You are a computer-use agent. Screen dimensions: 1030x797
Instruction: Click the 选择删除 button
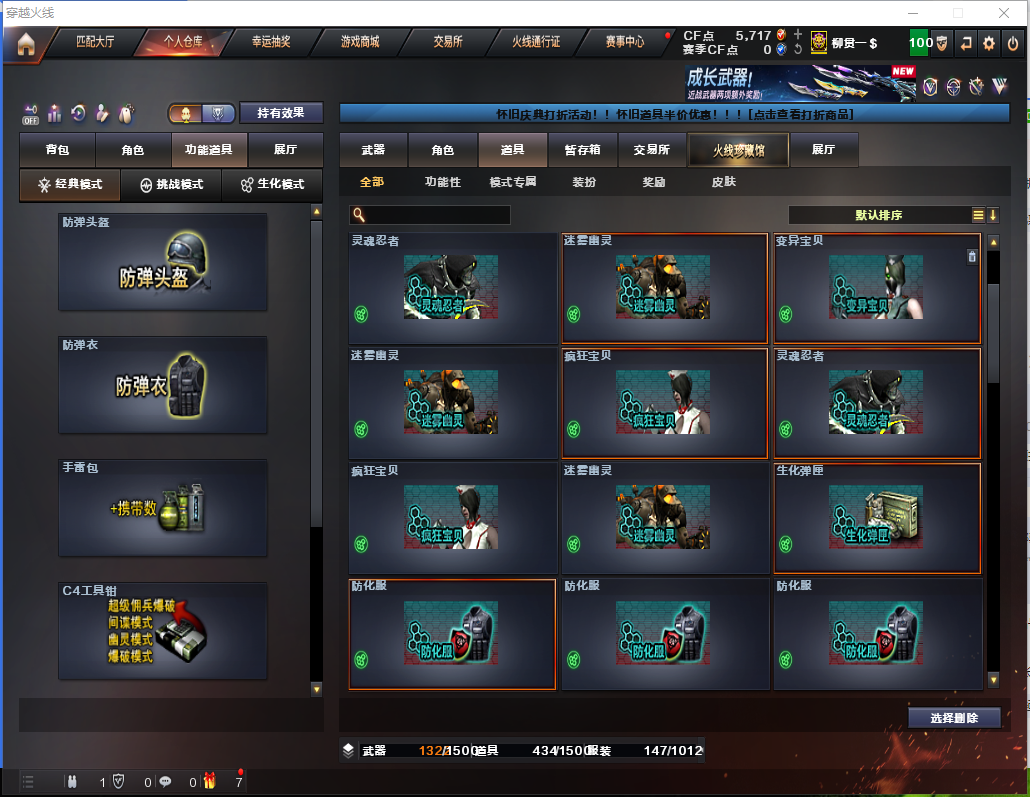coord(955,718)
